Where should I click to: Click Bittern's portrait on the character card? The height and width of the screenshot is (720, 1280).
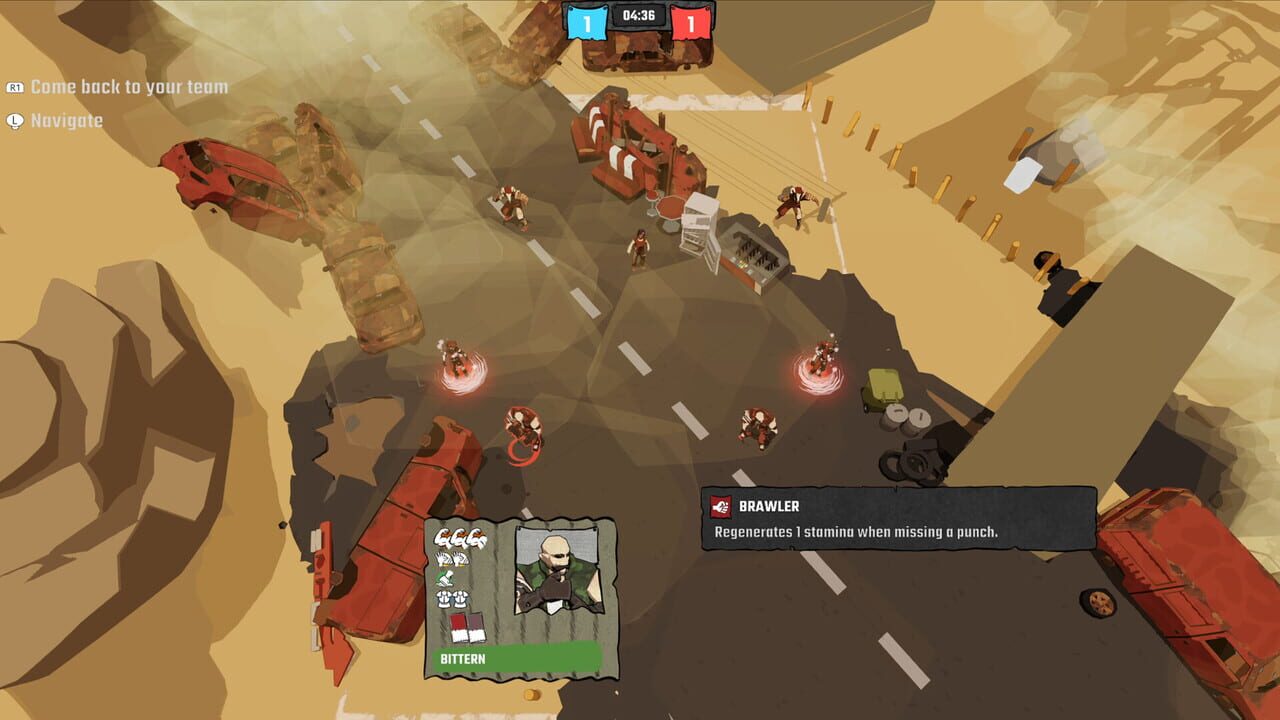(557, 569)
